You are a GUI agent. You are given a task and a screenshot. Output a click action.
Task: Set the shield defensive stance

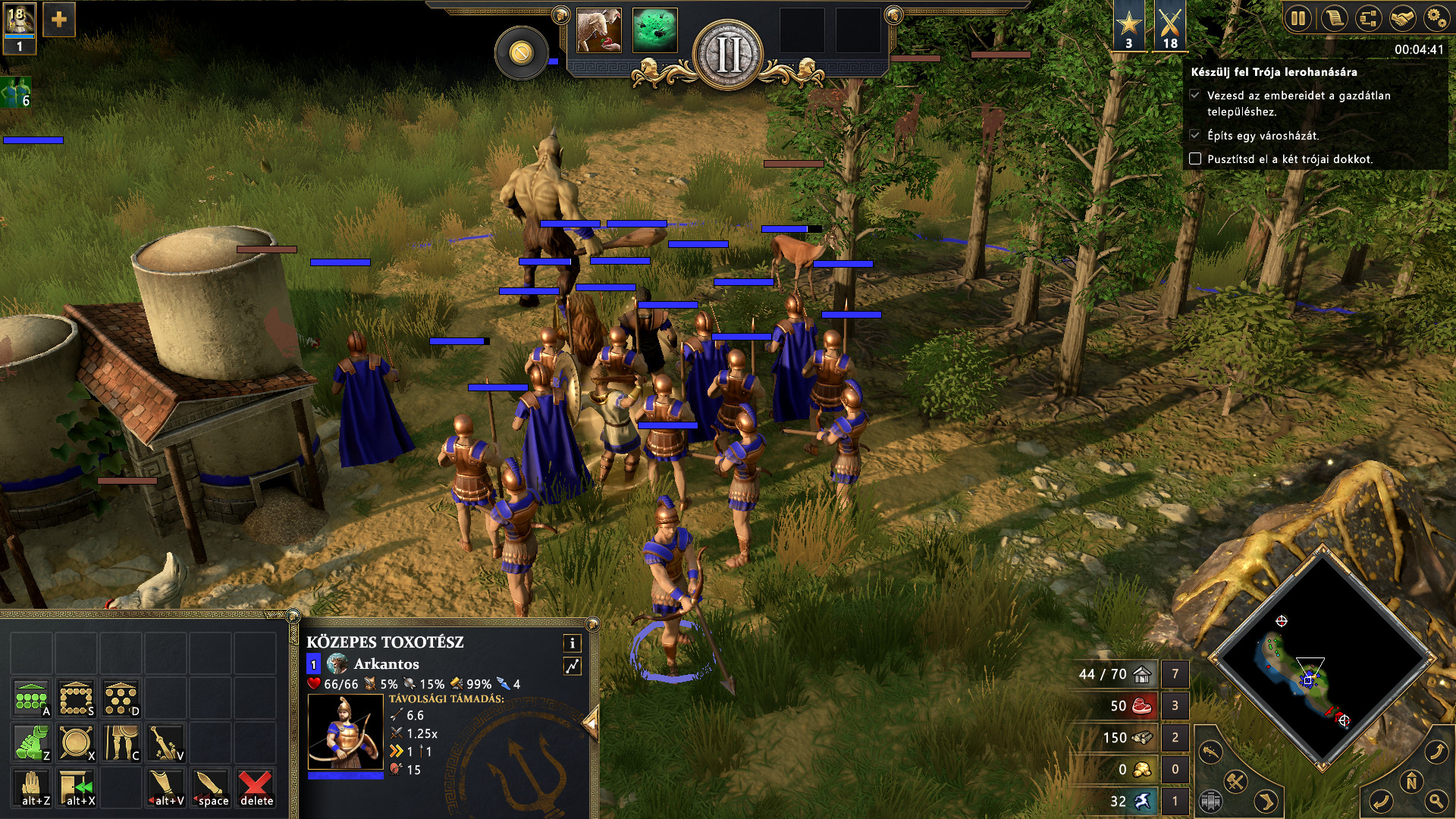click(77, 743)
